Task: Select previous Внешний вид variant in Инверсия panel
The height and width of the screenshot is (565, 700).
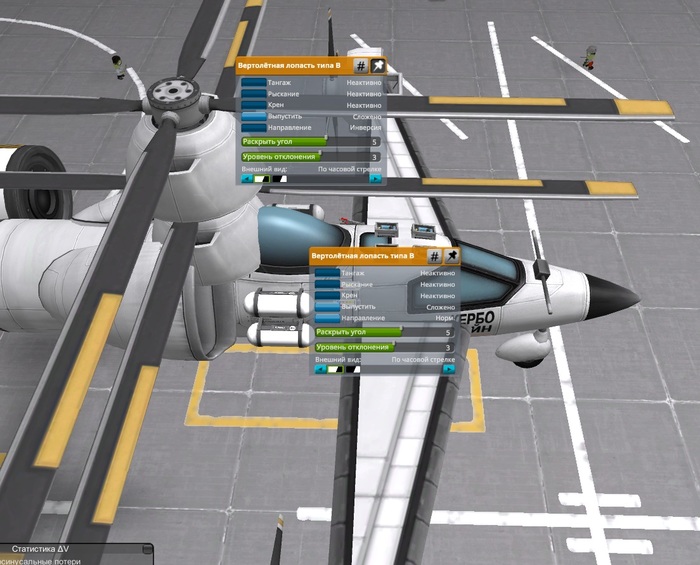Action: [x=246, y=180]
